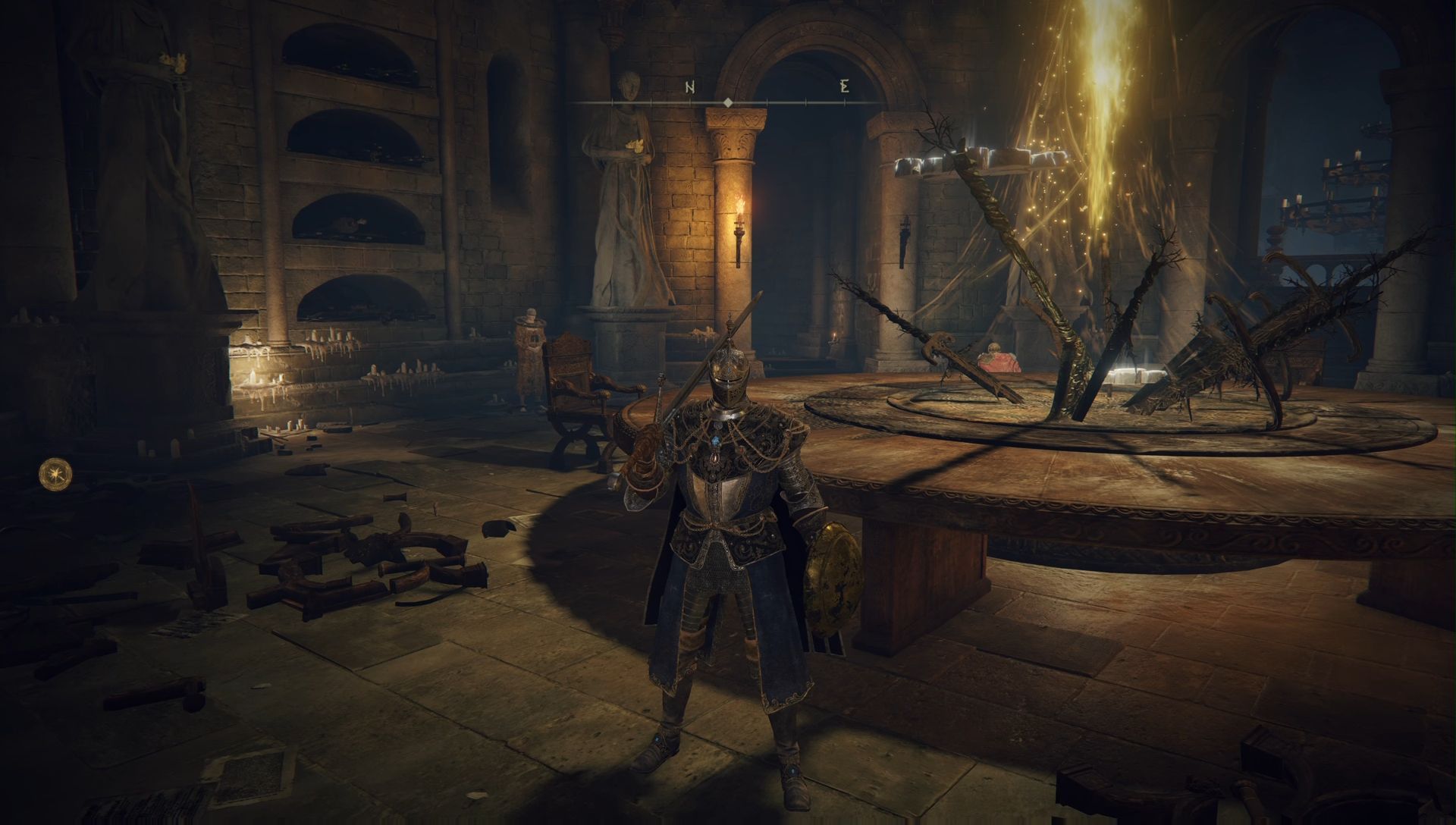Click the golden starburst status effect icon
1456x825 pixels.
pyautogui.click(x=56, y=473)
